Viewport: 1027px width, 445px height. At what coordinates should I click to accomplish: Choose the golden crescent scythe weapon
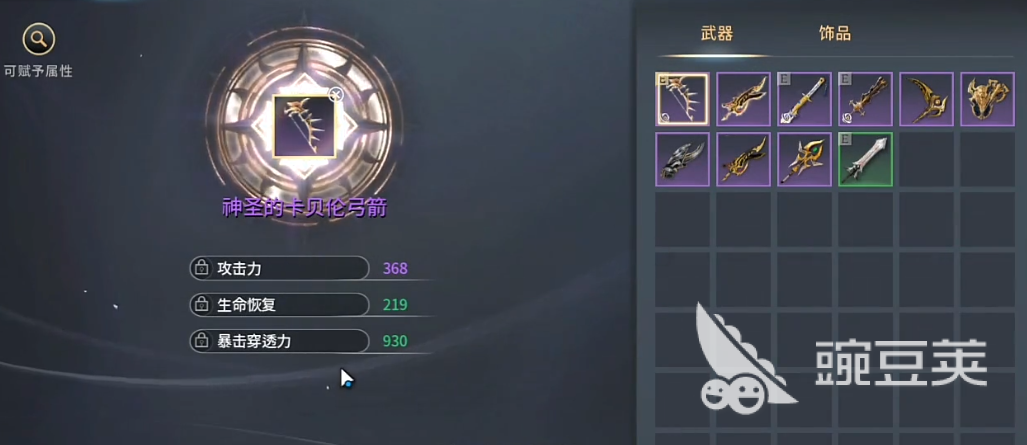[x=926, y=99]
